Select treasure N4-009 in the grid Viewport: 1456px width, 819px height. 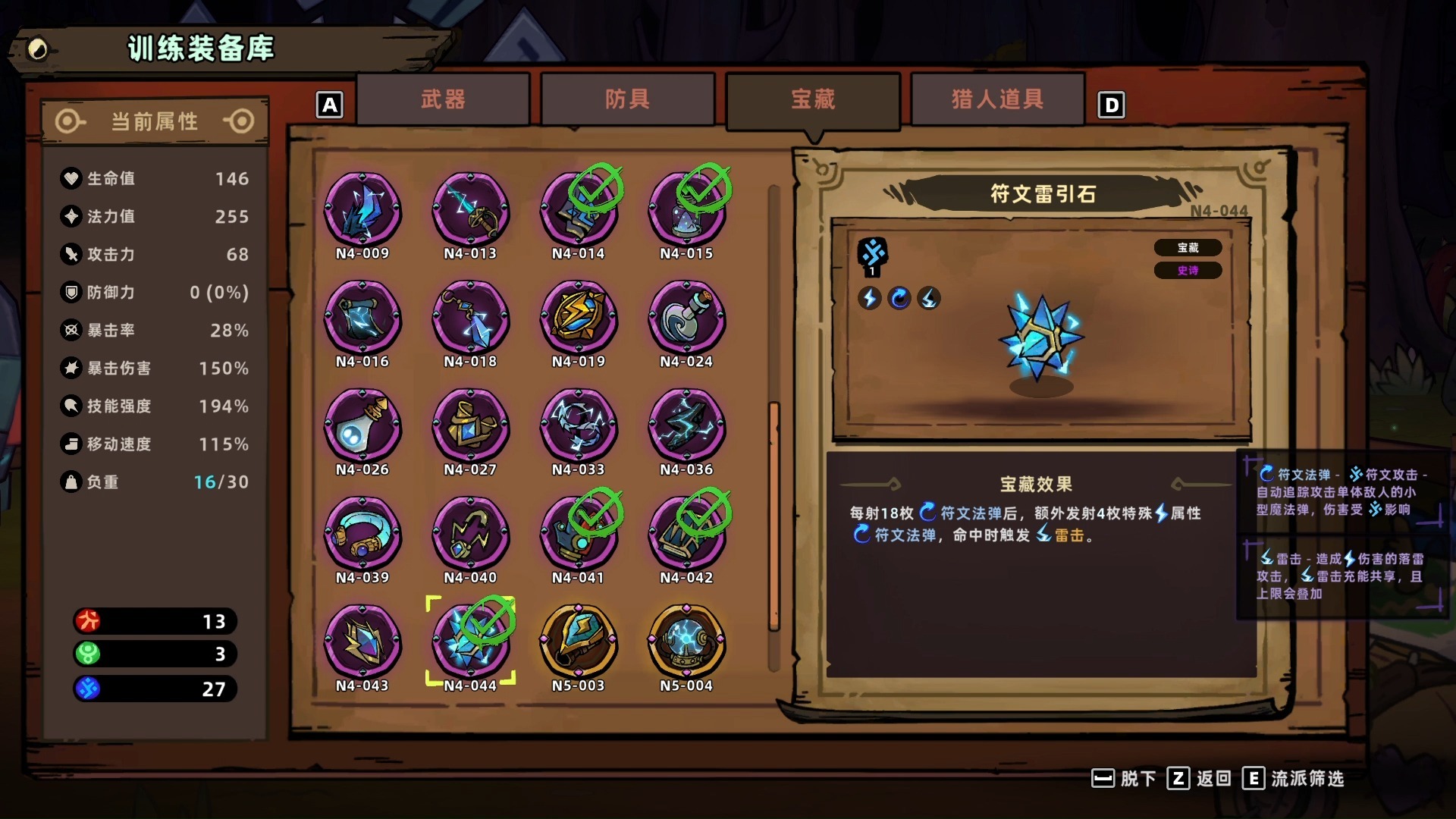[x=363, y=213]
